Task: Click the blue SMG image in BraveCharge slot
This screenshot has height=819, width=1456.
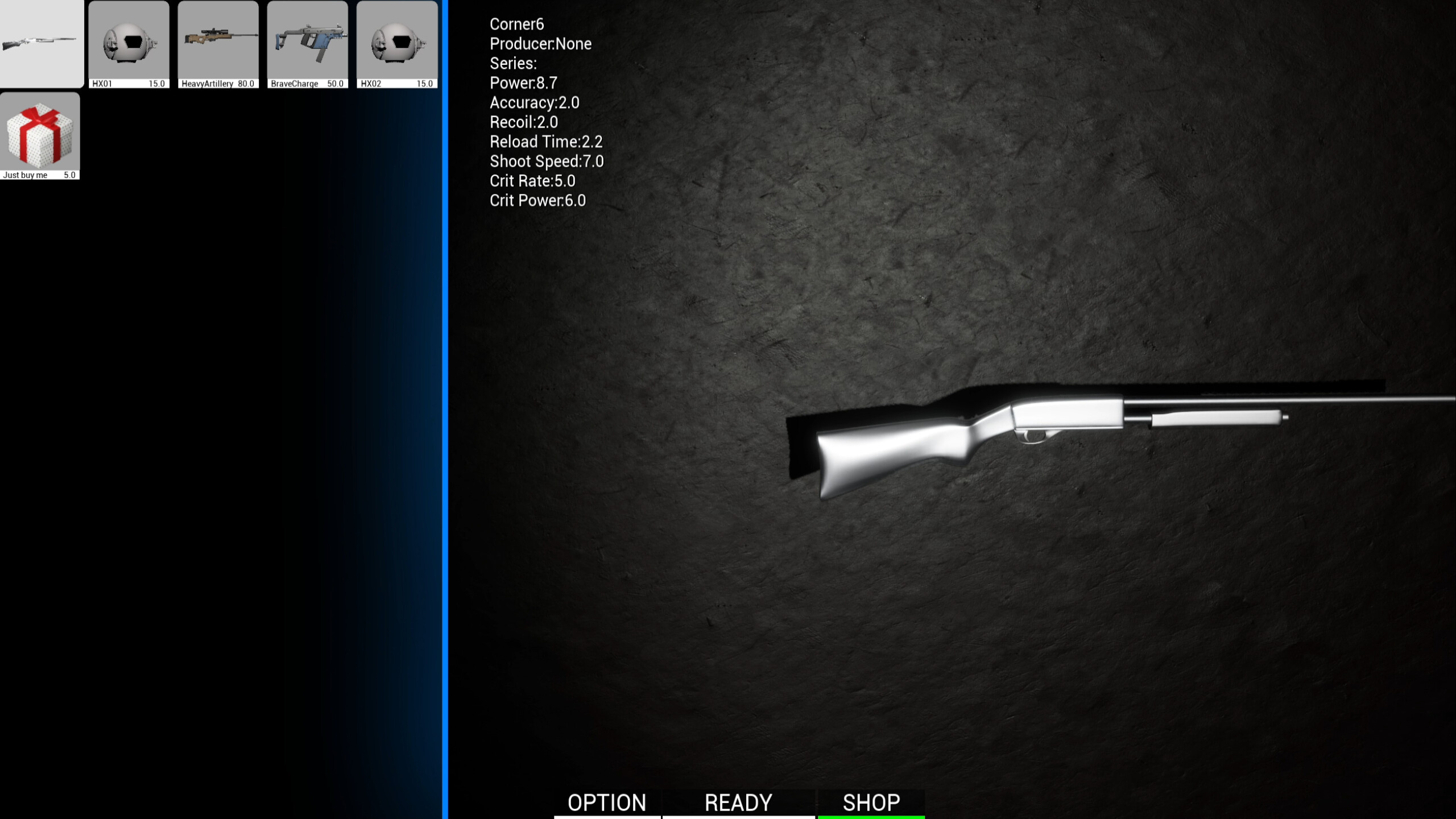Action: [x=308, y=40]
